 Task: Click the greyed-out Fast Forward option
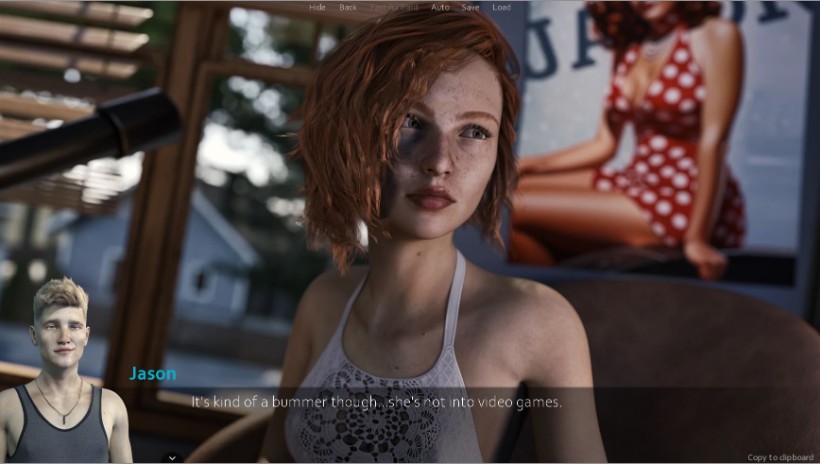click(x=394, y=7)
